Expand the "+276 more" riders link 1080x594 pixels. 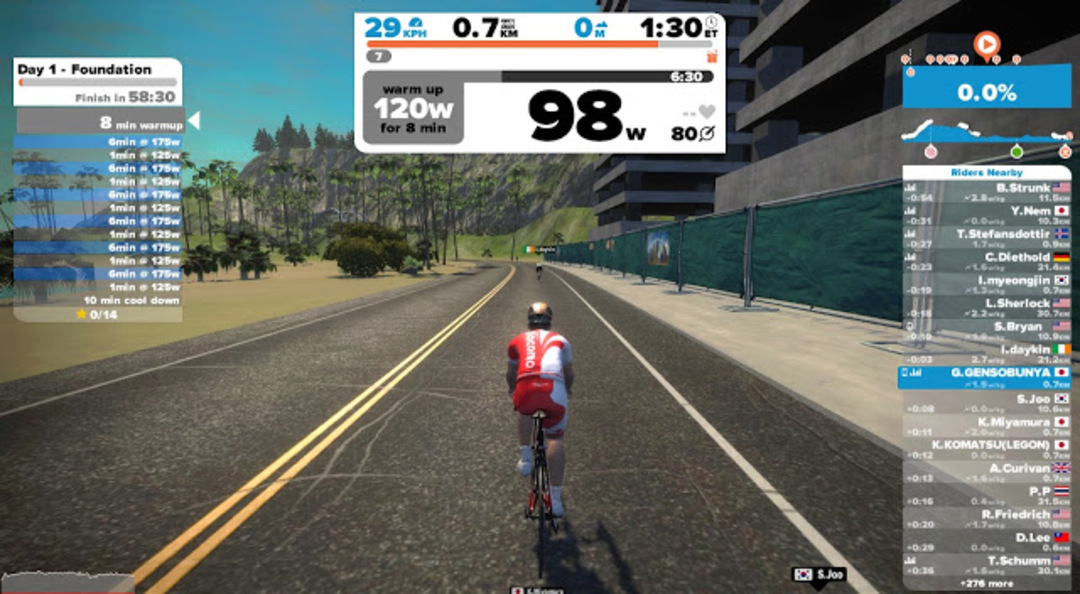pos(985,582)
